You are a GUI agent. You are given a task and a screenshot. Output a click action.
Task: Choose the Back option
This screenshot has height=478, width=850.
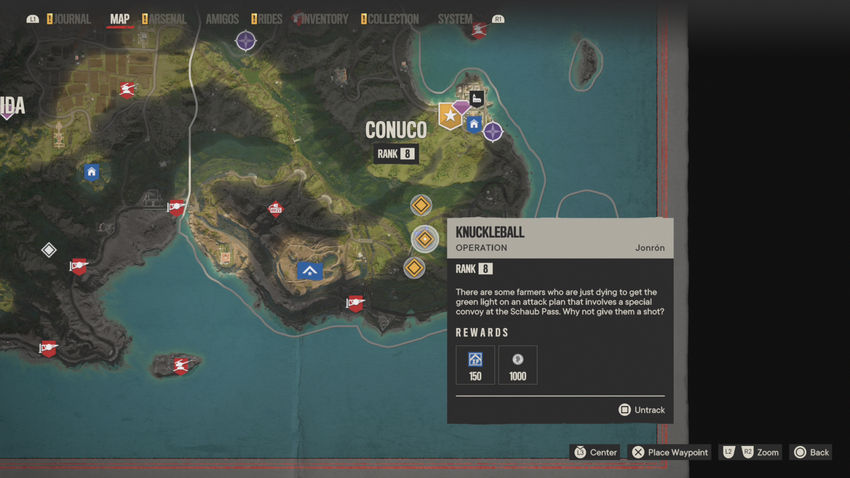[x=811, y=452]
